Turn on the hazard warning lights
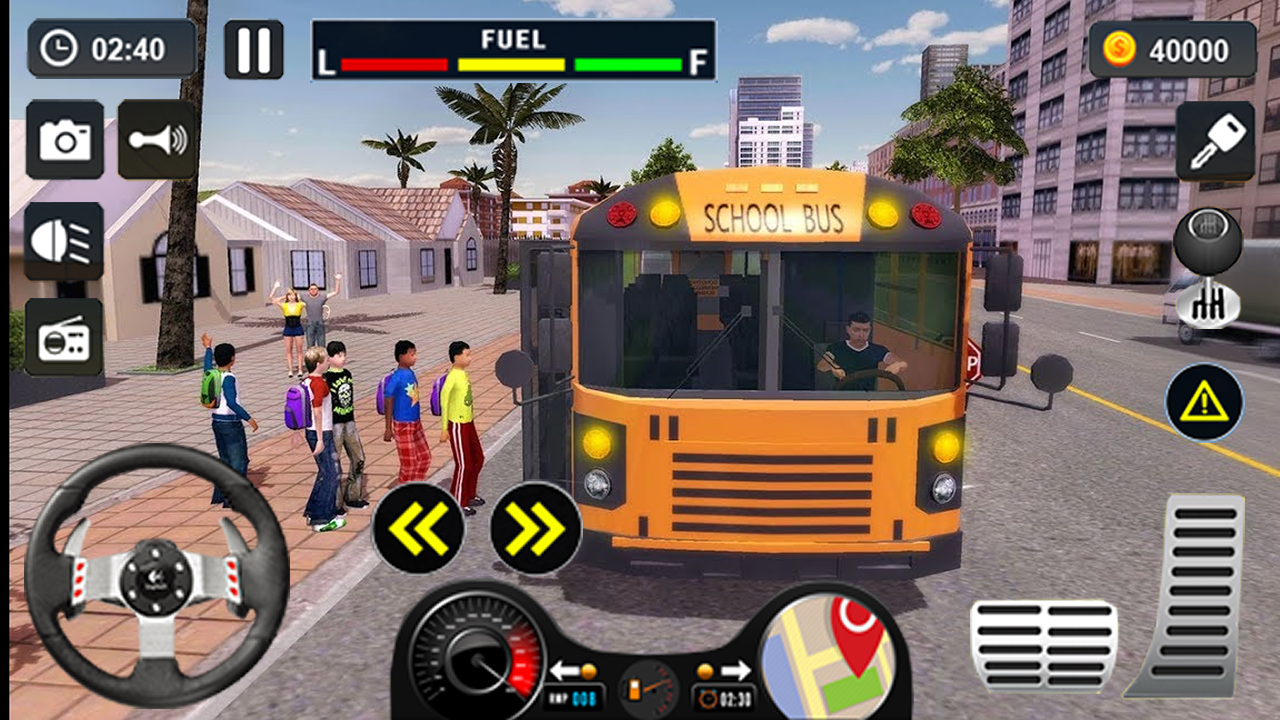 [x=1204, y=402]
